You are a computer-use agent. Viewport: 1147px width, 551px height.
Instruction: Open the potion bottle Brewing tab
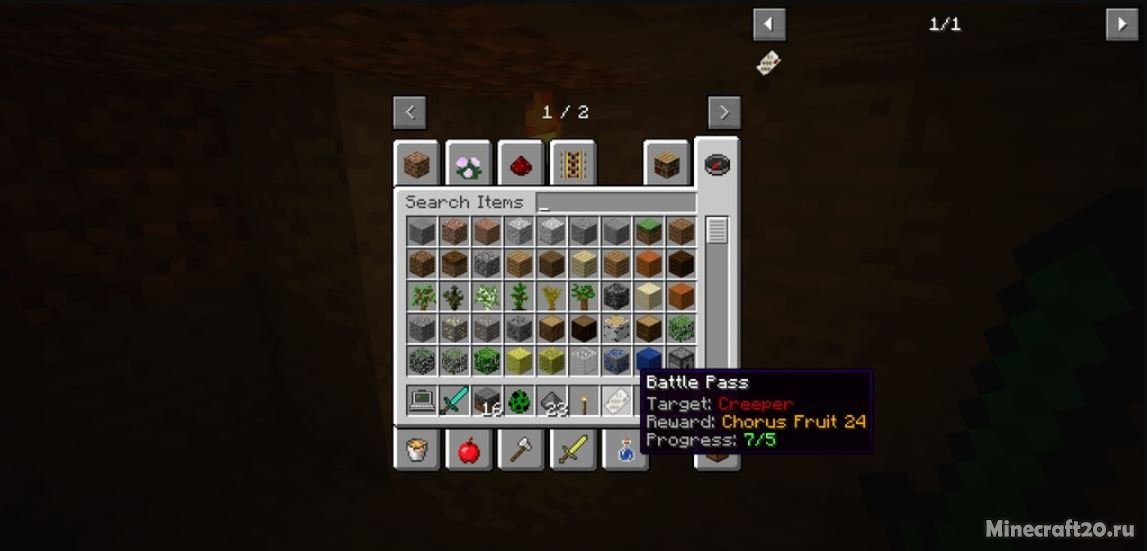(x=624, y=450)
